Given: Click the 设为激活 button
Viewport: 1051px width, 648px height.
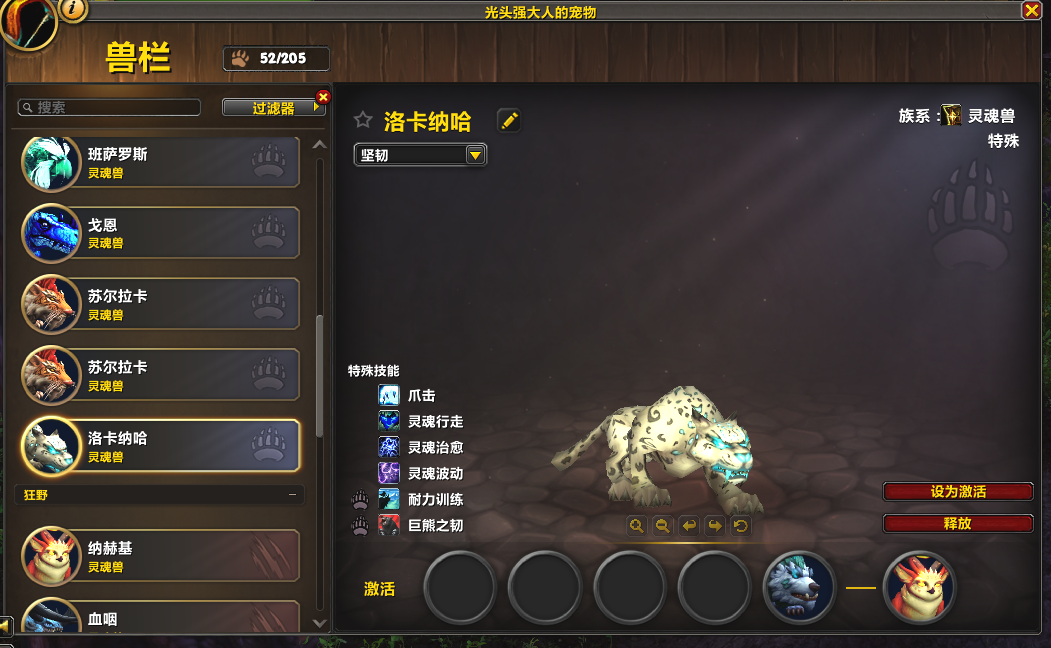Looking at the screenshot, I should click(x=957, y=492).
